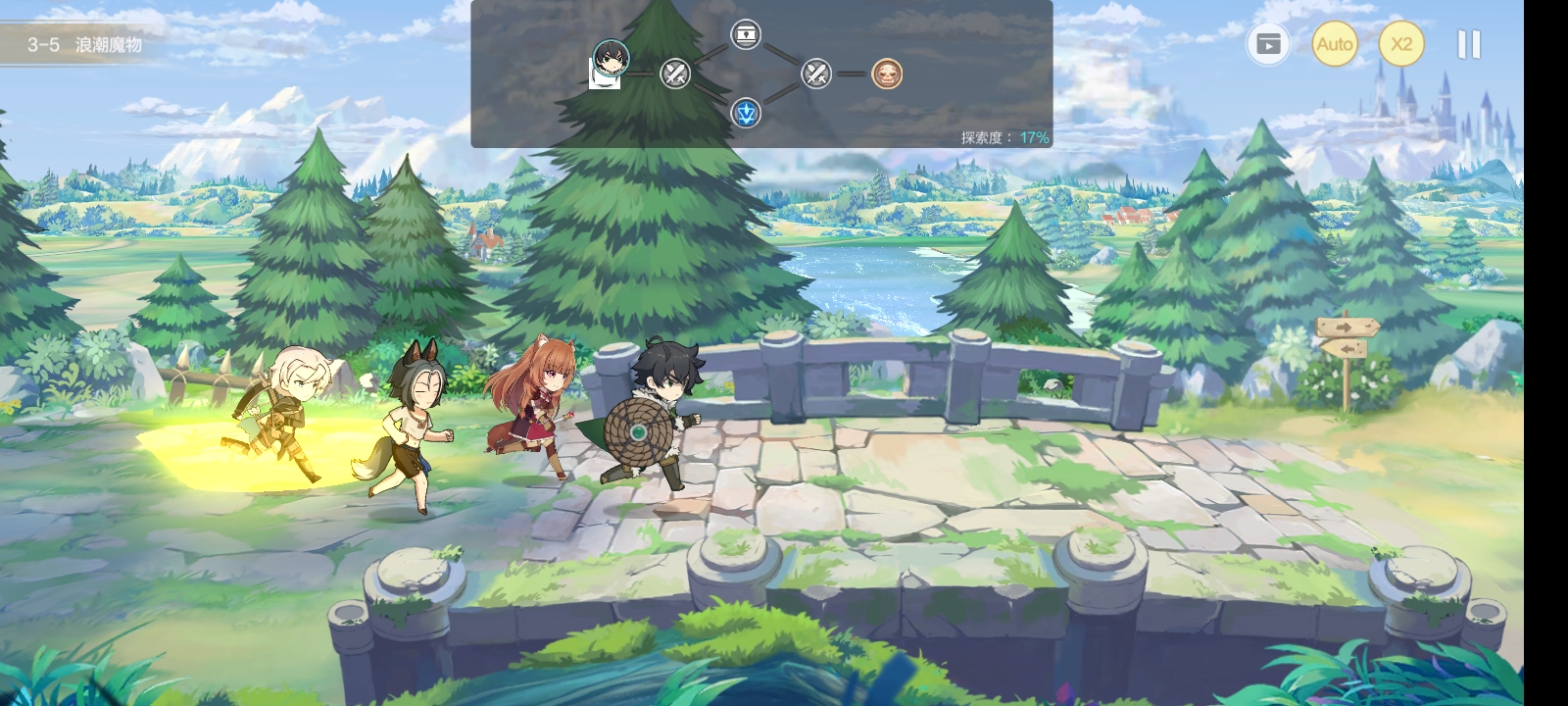Choose the boss face node on the route map
This screenshot has width=1568, height=706.
887,74
